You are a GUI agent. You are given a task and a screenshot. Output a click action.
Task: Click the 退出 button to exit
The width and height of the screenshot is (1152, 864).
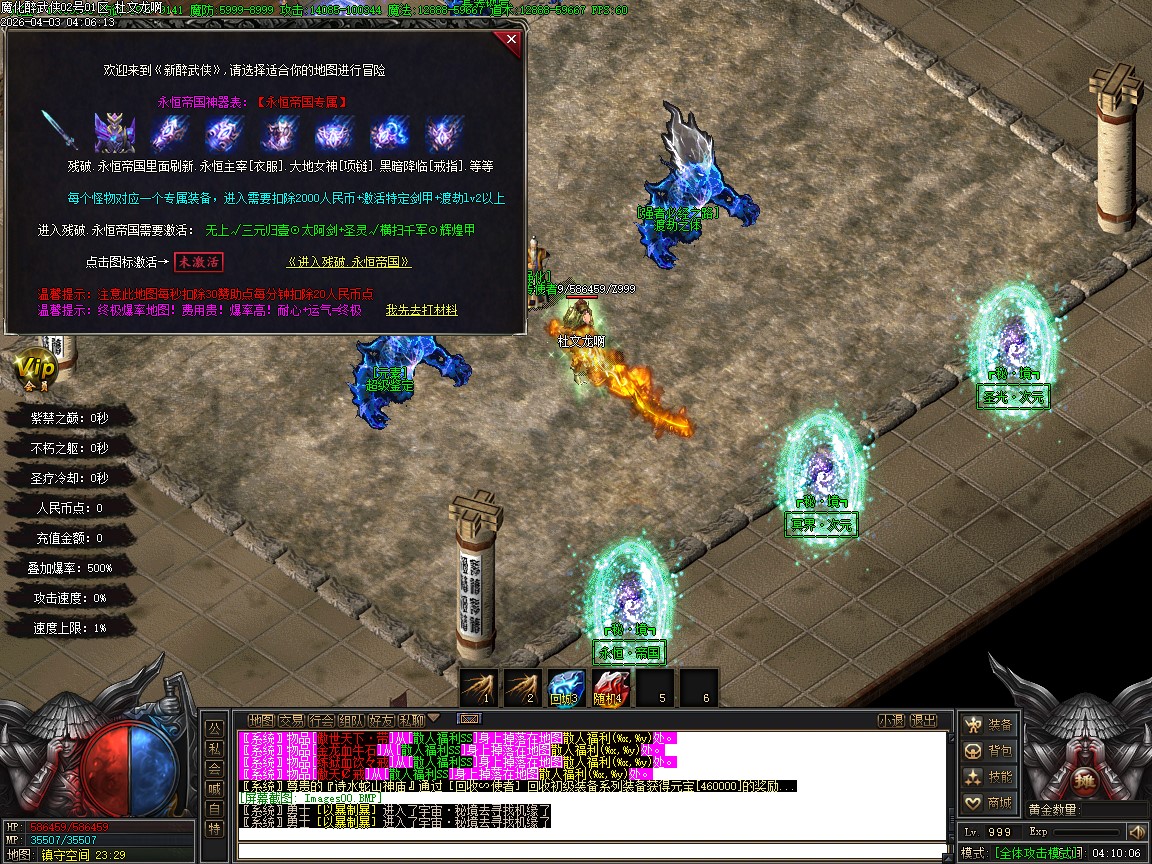pyautogui.click(x=924, y=720)
